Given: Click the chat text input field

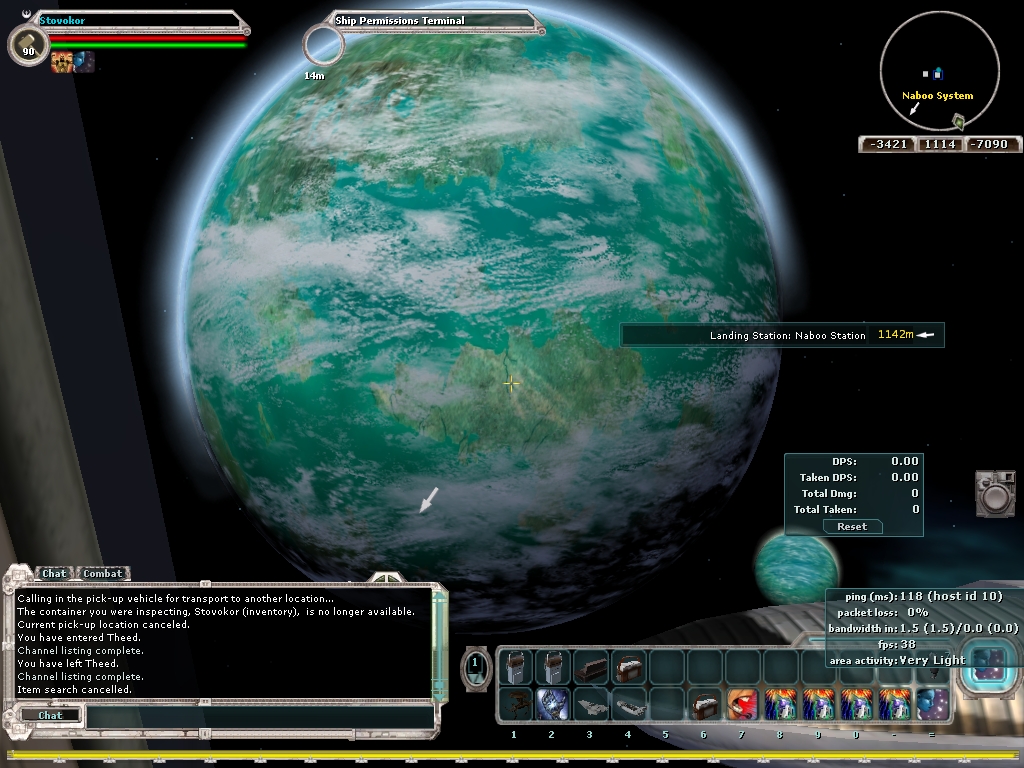Looking at the screenshot, I should point(258,715).
